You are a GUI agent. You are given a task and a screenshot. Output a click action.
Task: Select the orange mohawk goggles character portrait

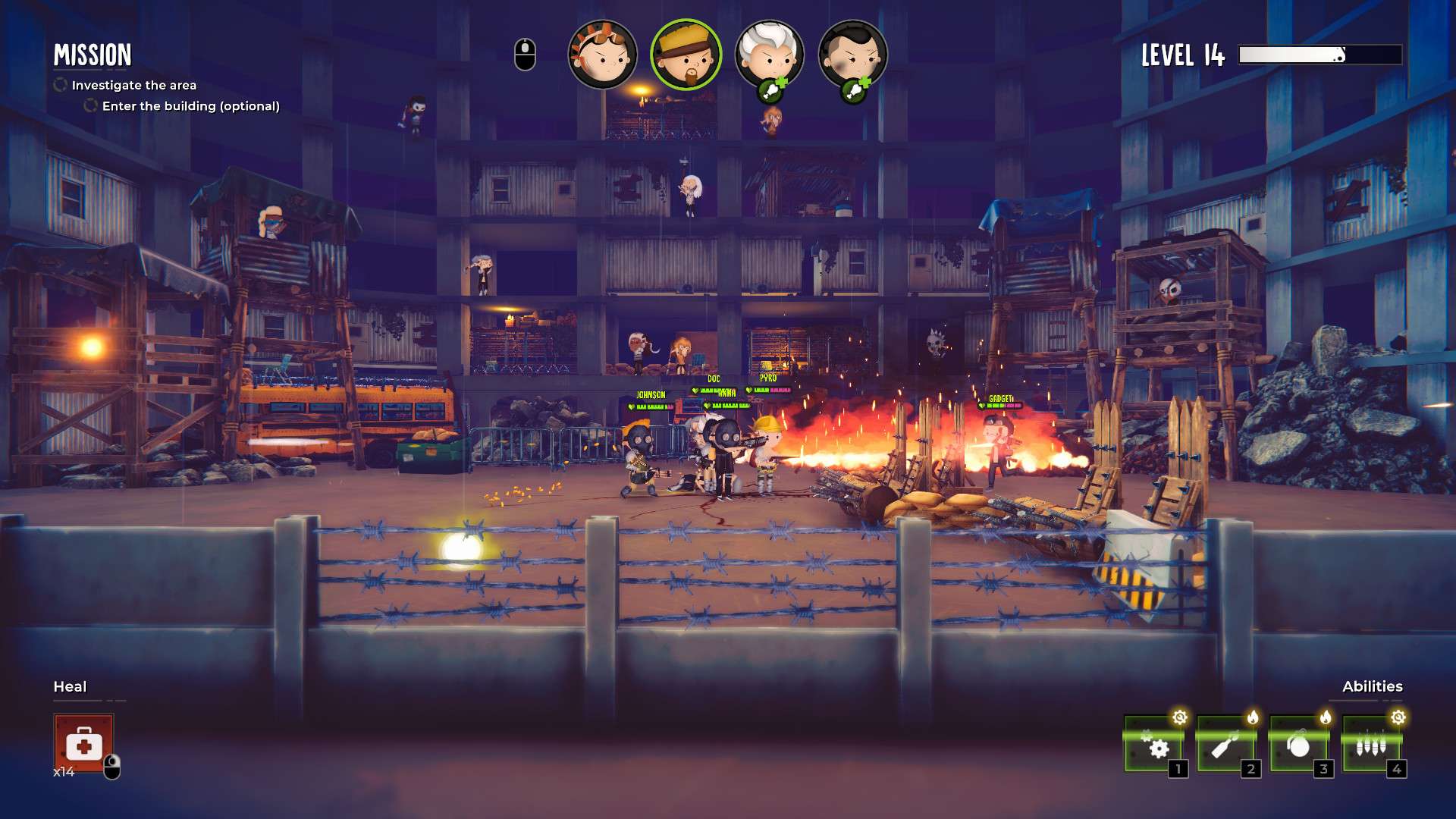602,55
